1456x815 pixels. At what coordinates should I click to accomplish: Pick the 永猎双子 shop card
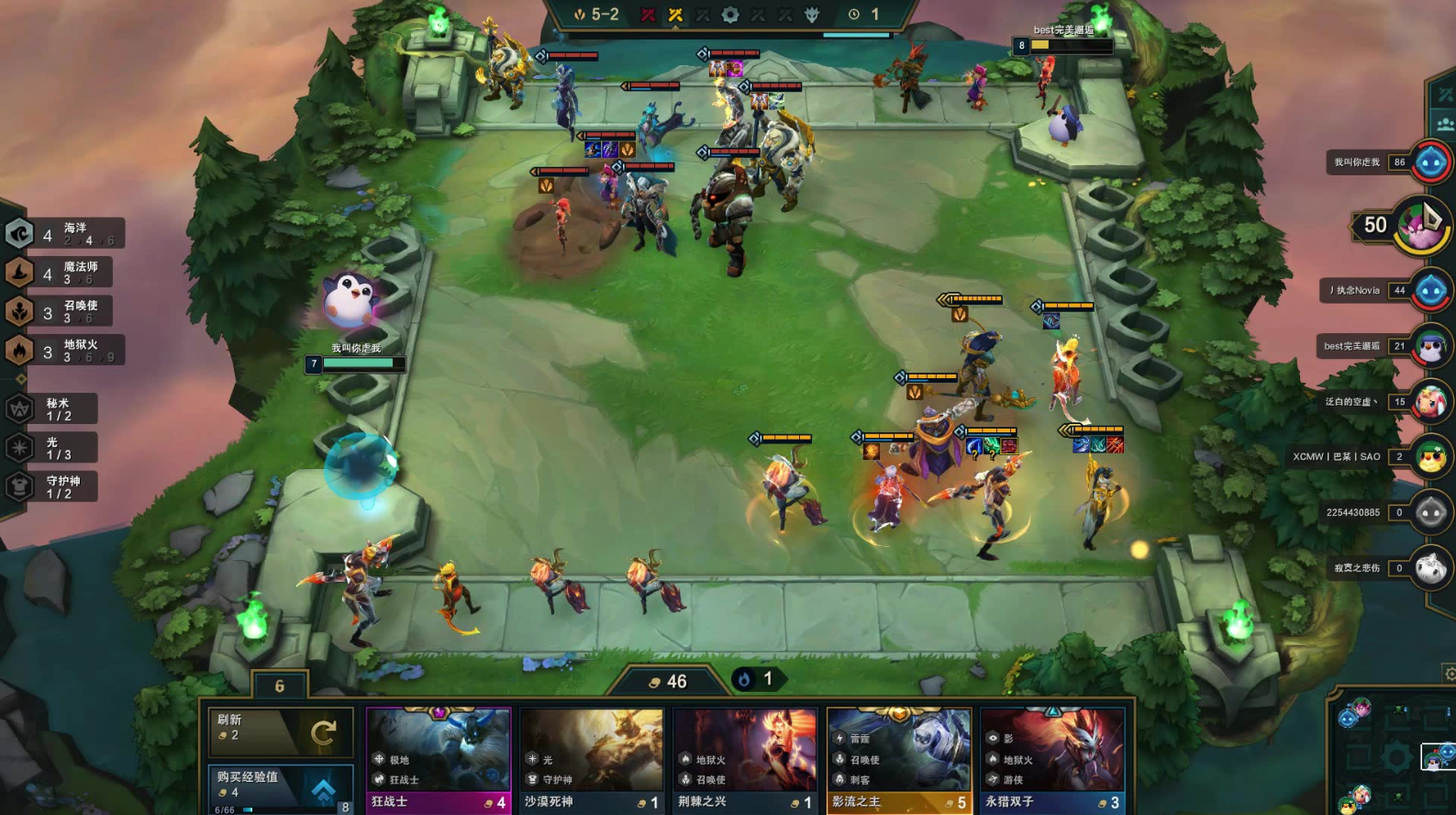(x=1051, y=761)
